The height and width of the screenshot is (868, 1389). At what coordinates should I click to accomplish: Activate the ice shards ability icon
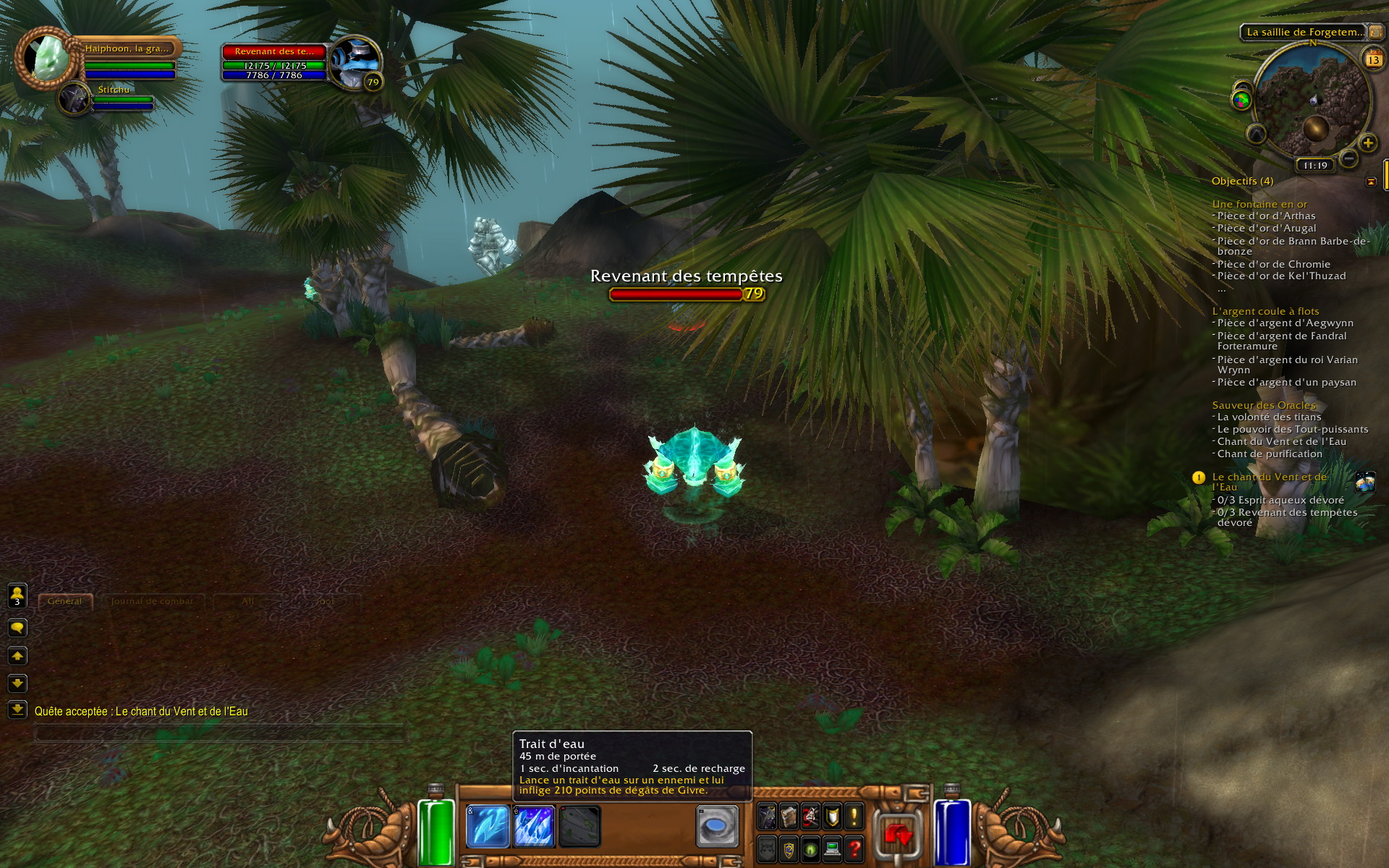533,826
